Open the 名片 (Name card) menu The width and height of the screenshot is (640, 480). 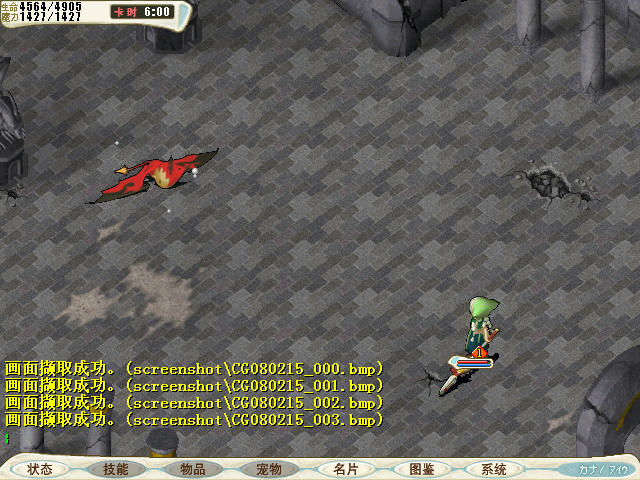[345, 469]
